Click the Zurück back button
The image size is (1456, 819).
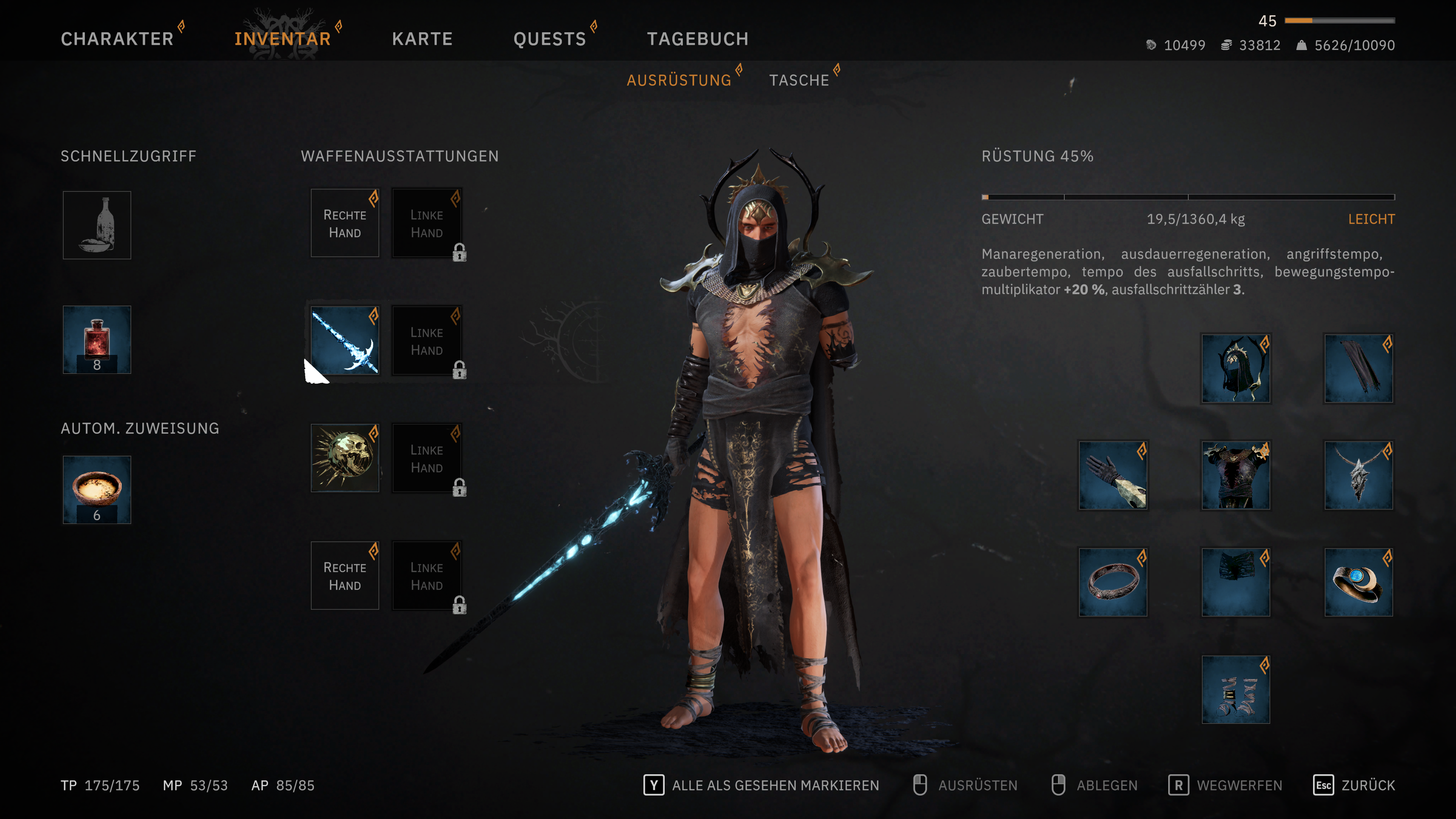(x=1354, y=785)
